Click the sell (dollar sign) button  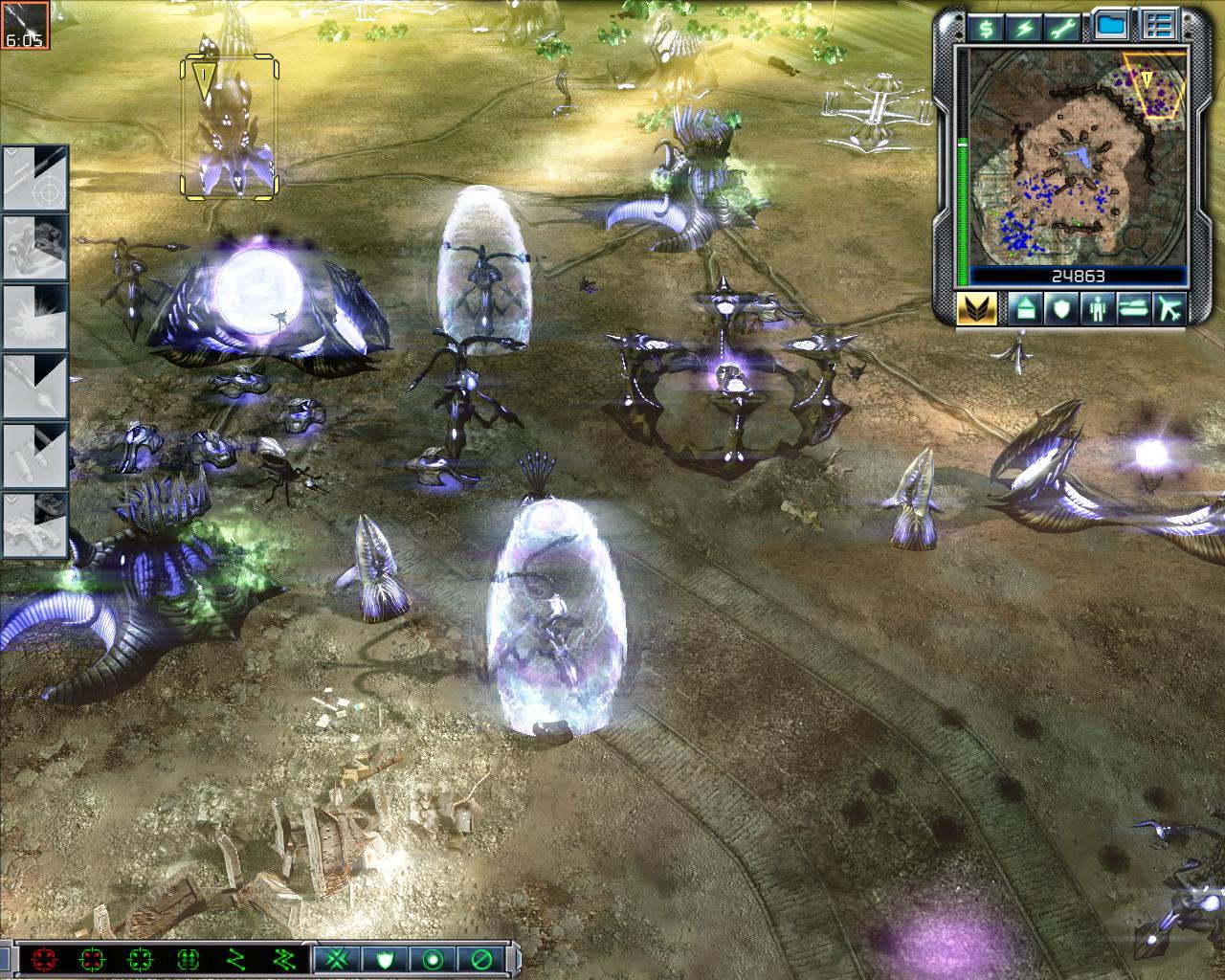[x=986, y=28]
